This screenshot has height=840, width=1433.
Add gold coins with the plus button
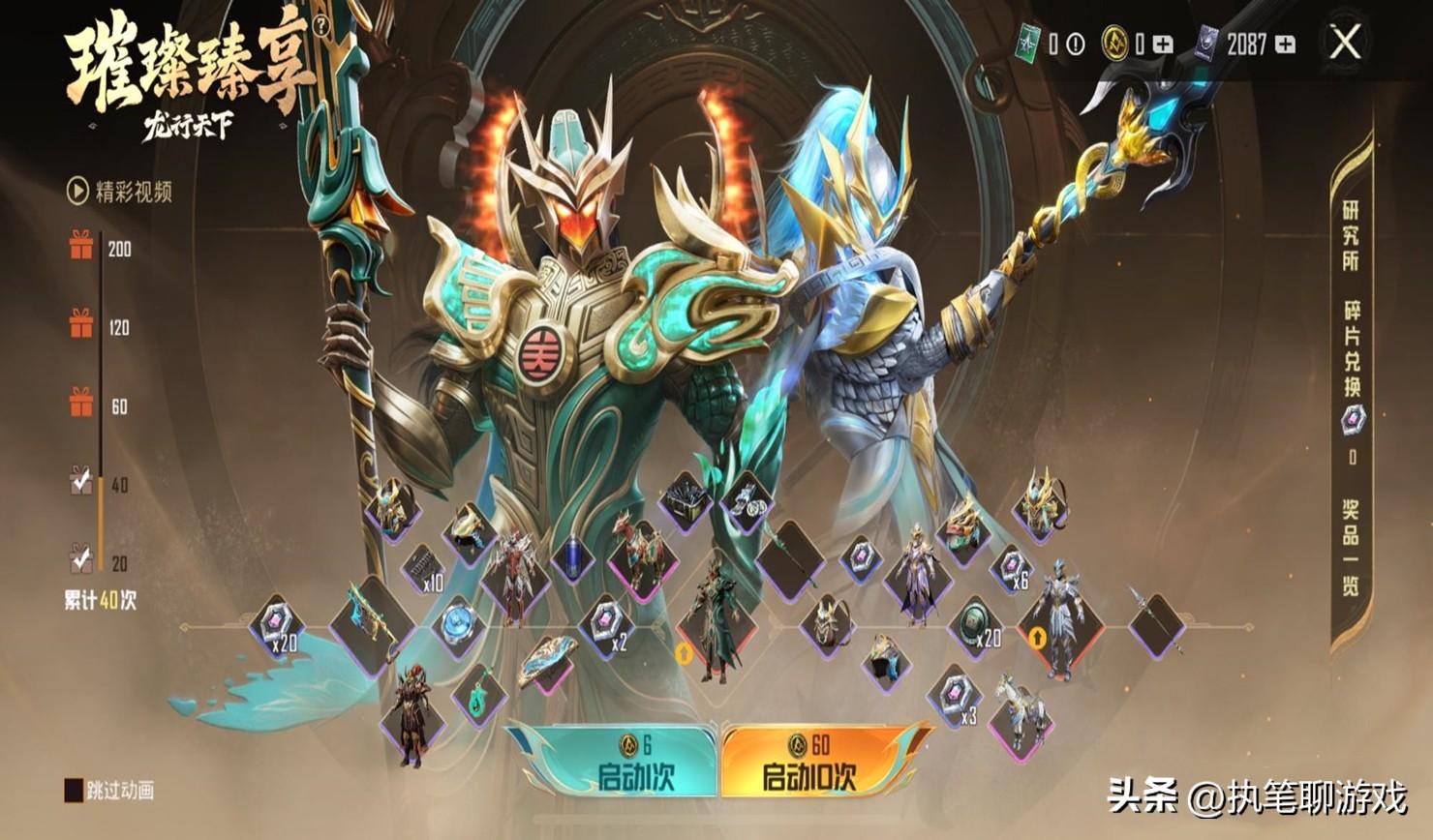tap(1164, 44)
